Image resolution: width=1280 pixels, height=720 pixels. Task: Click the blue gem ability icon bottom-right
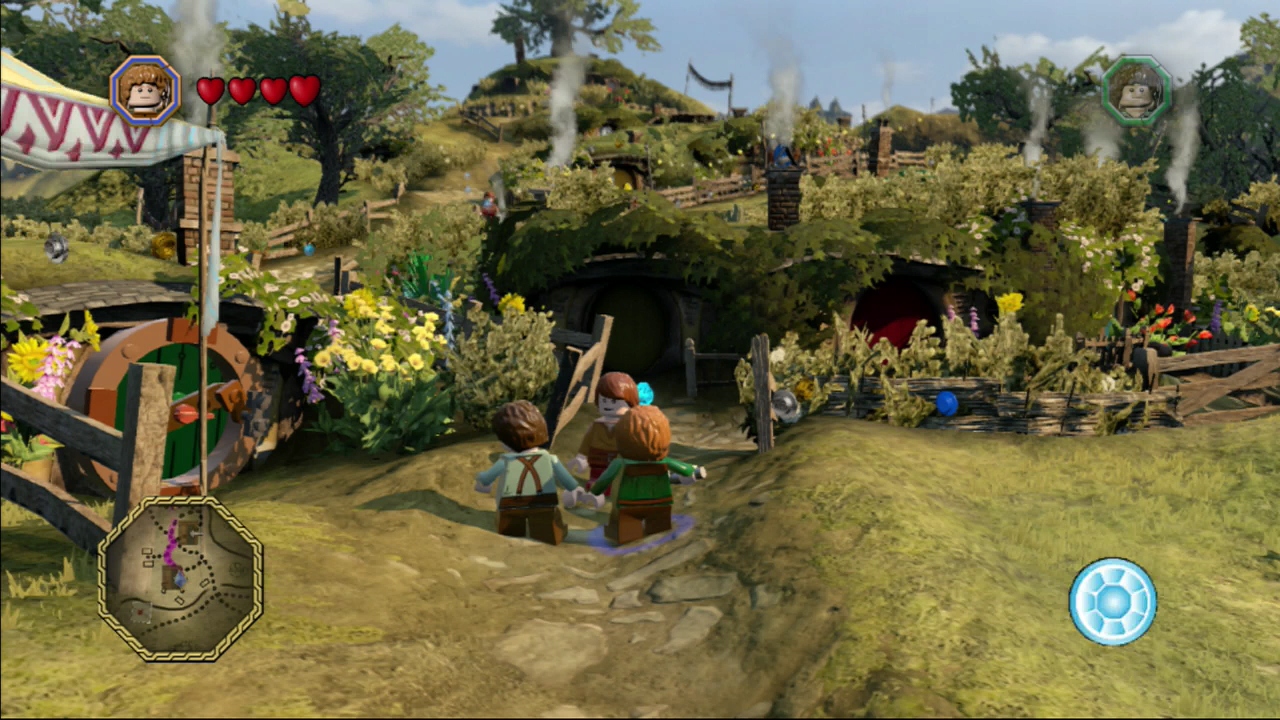tap(1113, 598)
